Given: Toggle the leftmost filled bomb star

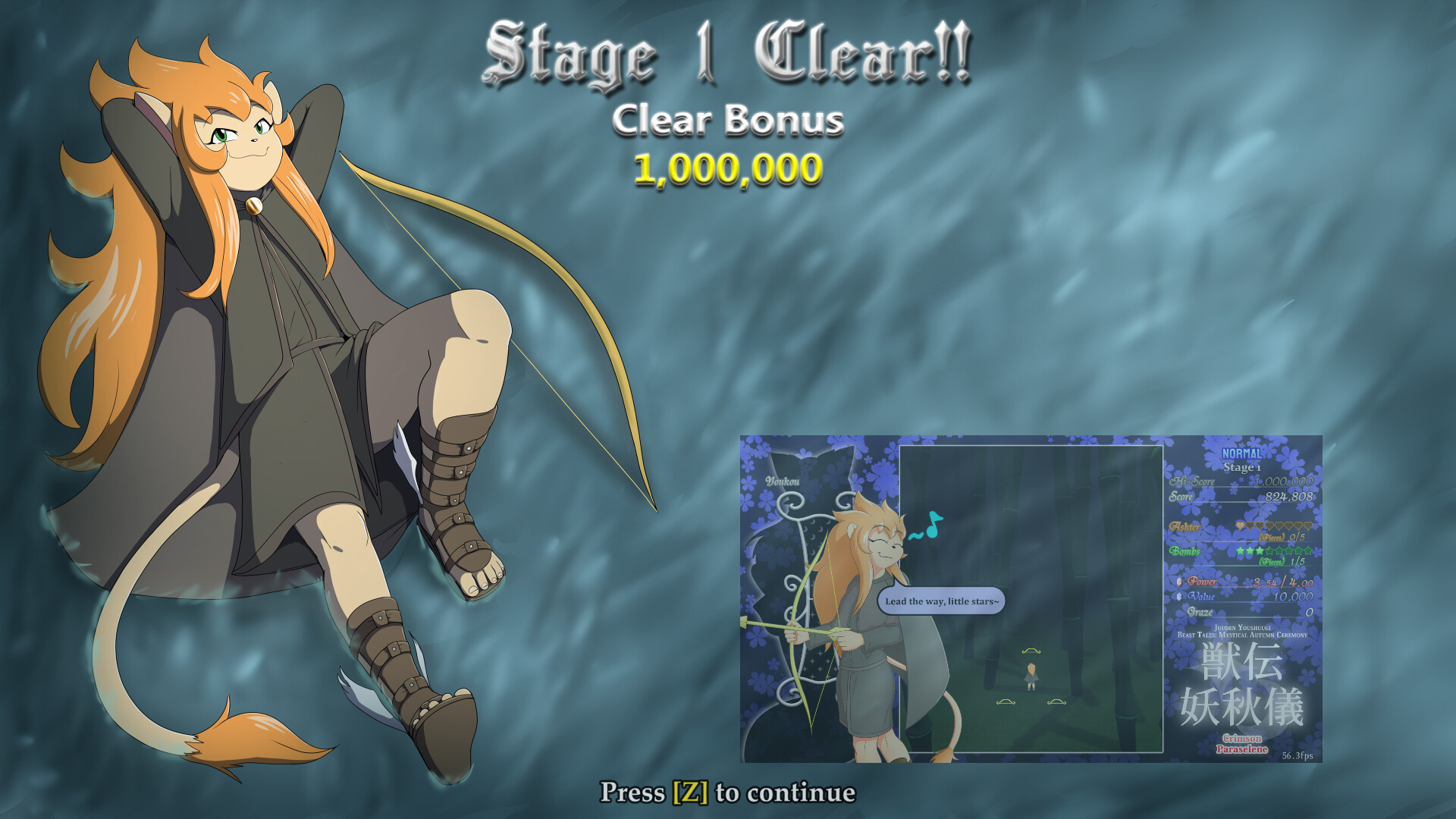Looking at the screenshot, I should coord(1241,551).
